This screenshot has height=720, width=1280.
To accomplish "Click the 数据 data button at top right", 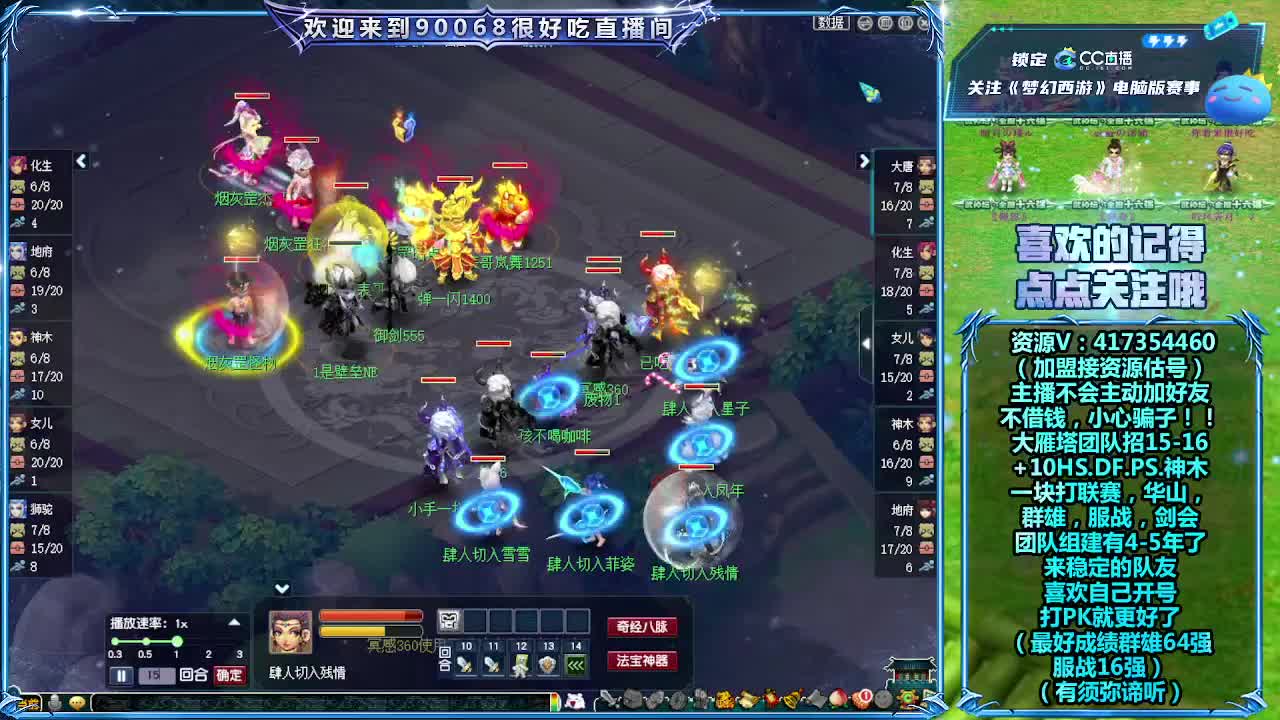I will click(x=831, y=23).
